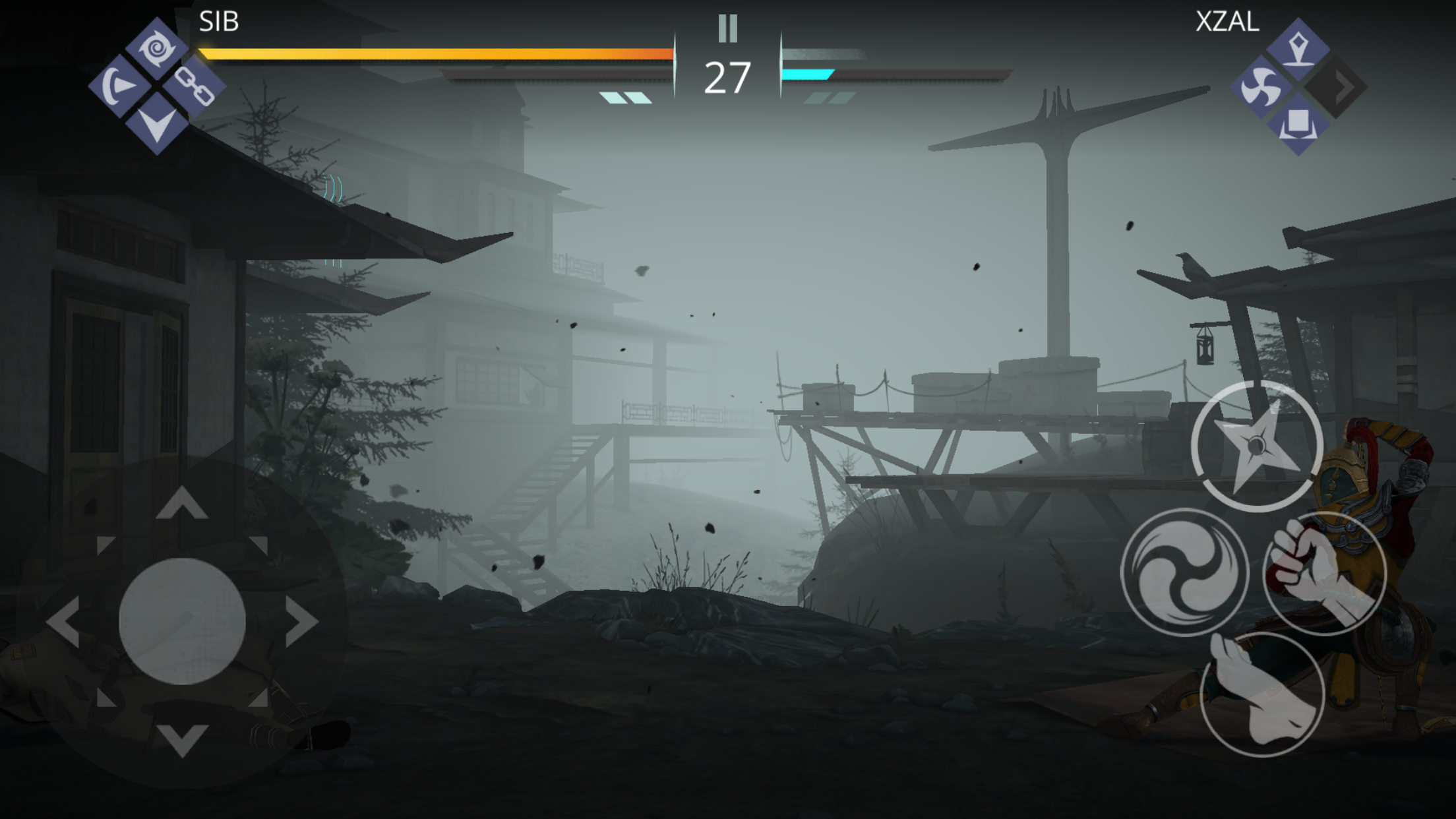Activate the swirling shadow form button

pos(1184,572)
